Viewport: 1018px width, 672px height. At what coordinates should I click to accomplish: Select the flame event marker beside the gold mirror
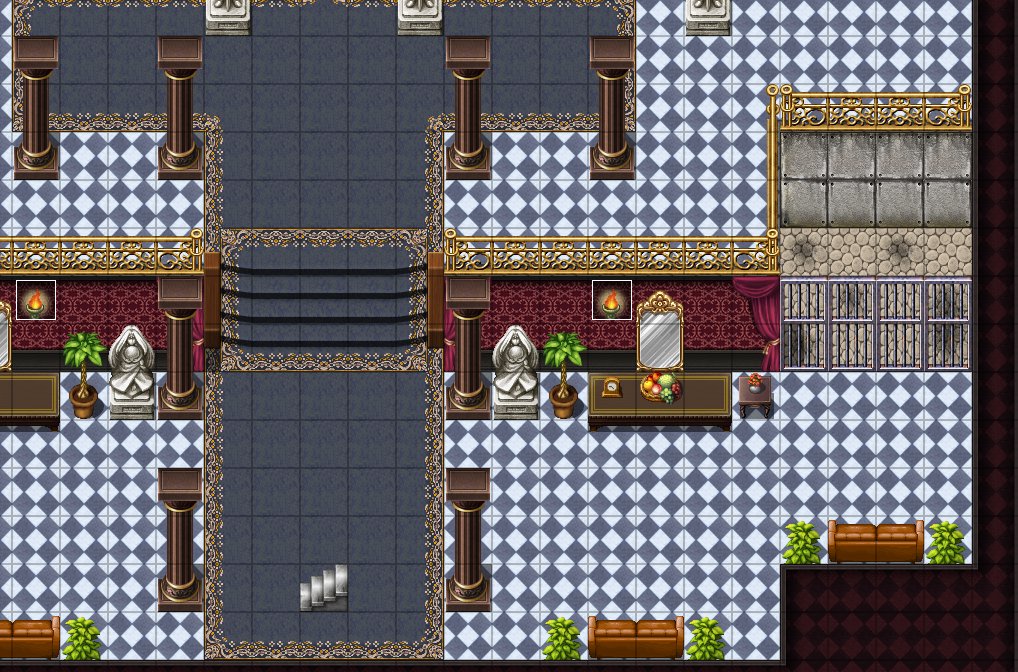pos(611,300)
